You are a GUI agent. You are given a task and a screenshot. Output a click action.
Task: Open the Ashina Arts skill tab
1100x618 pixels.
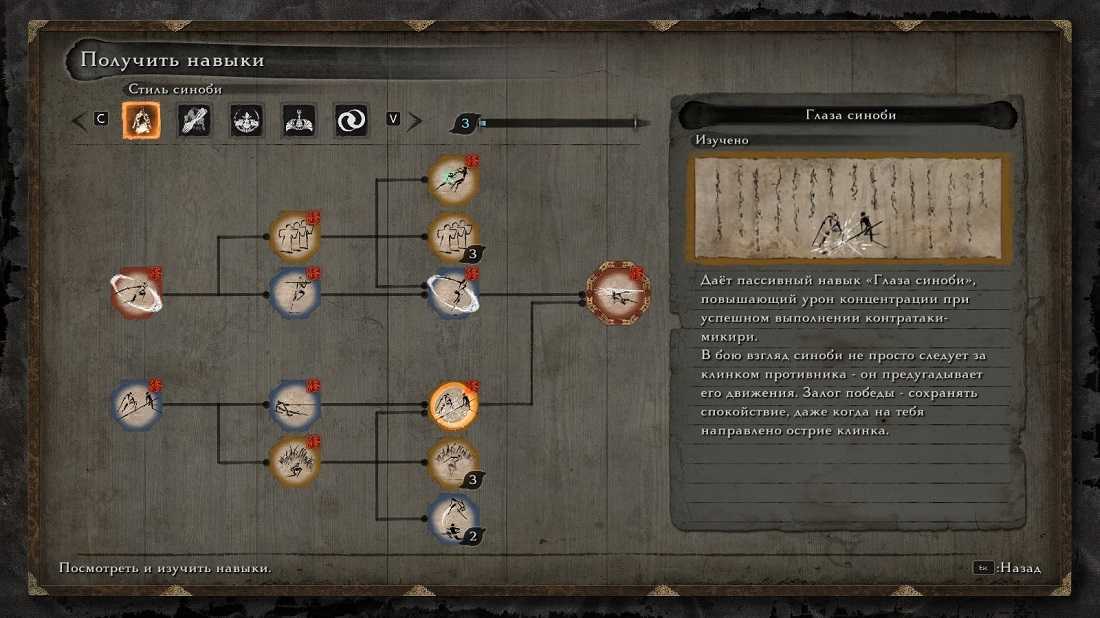click(246, 121)
